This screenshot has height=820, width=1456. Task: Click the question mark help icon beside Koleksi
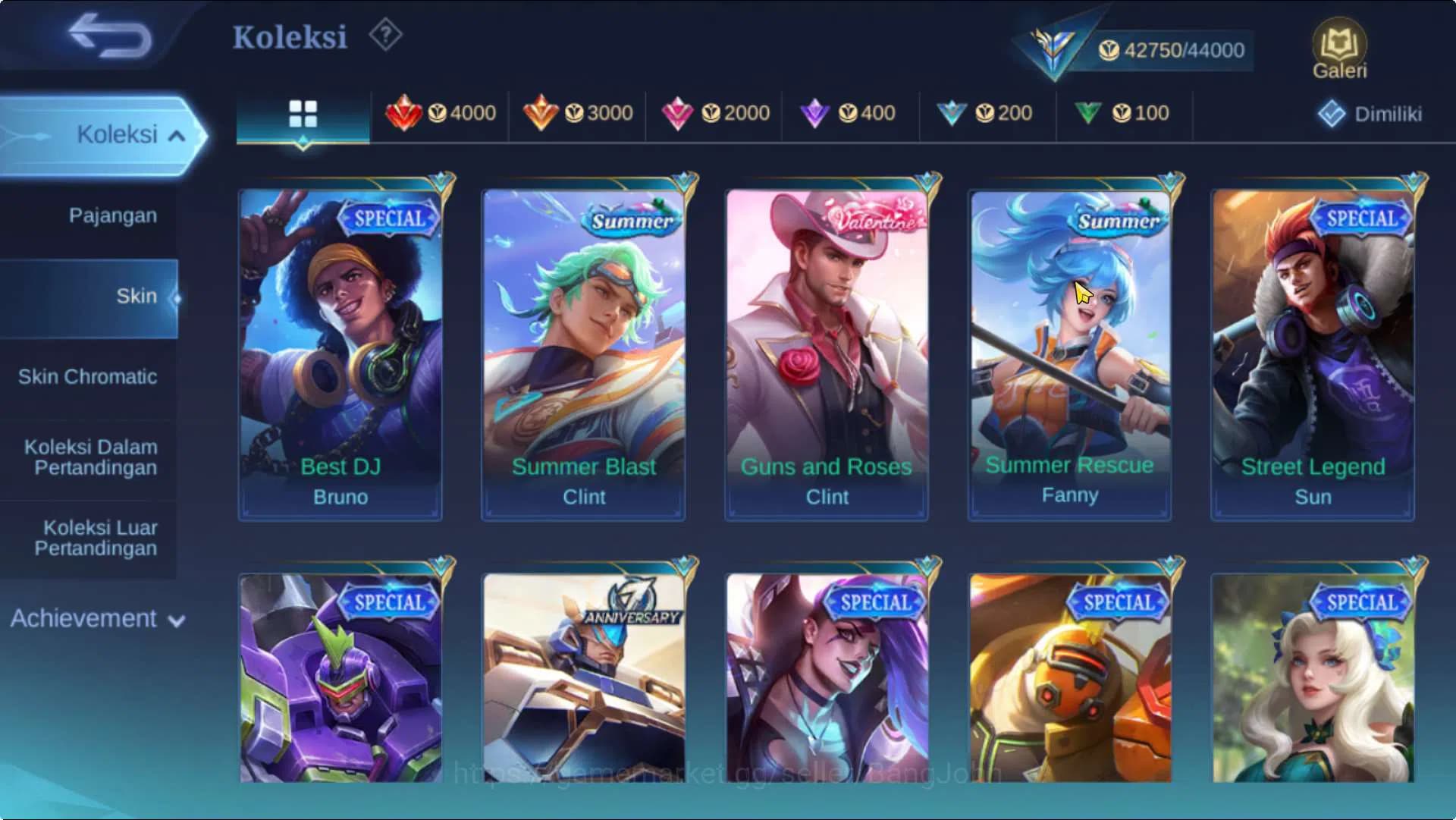[x=385, y=33]
